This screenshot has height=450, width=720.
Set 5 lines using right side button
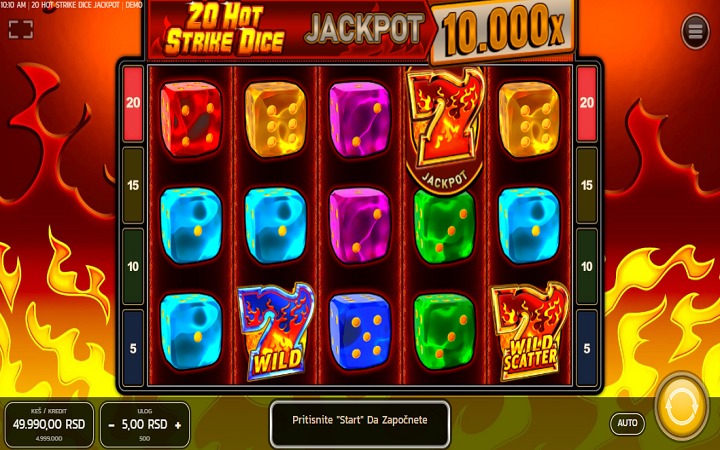tap(587, 348)
